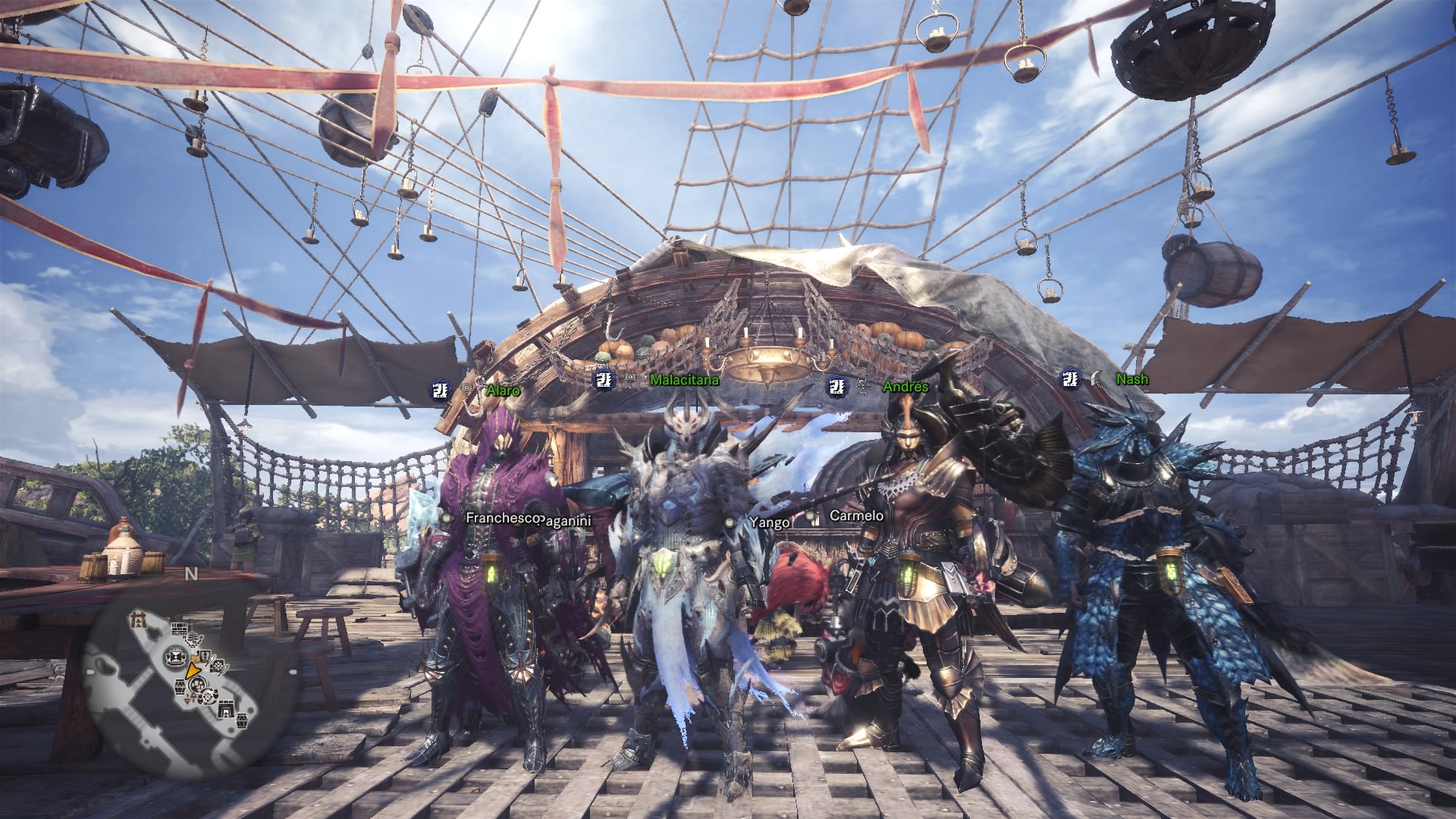Choose the Yango name label
1456x819 pixels.
770,522
